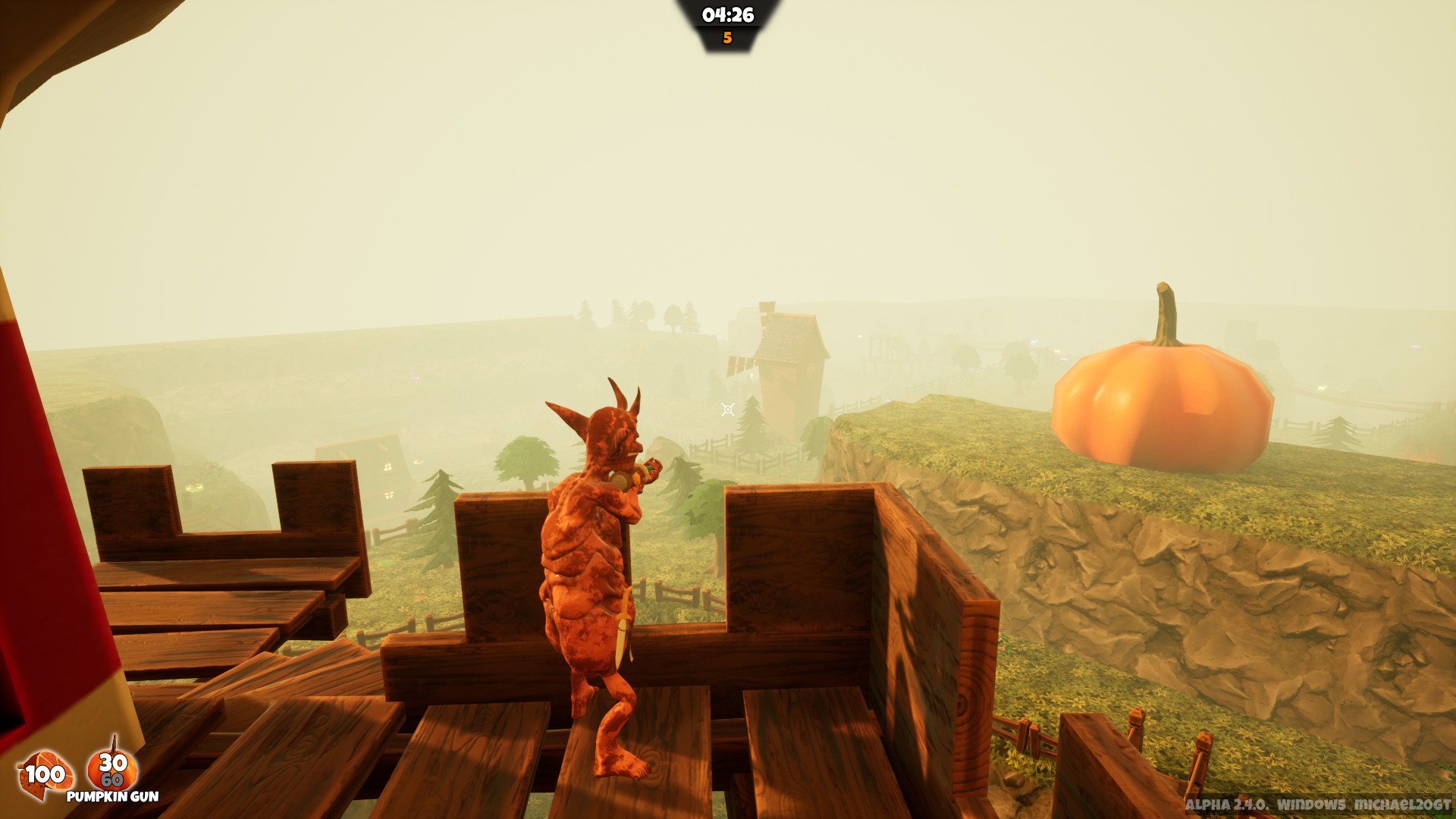
Task: Select the Pumpkin Gun weapon icon
Action: (x=112, y=769)
